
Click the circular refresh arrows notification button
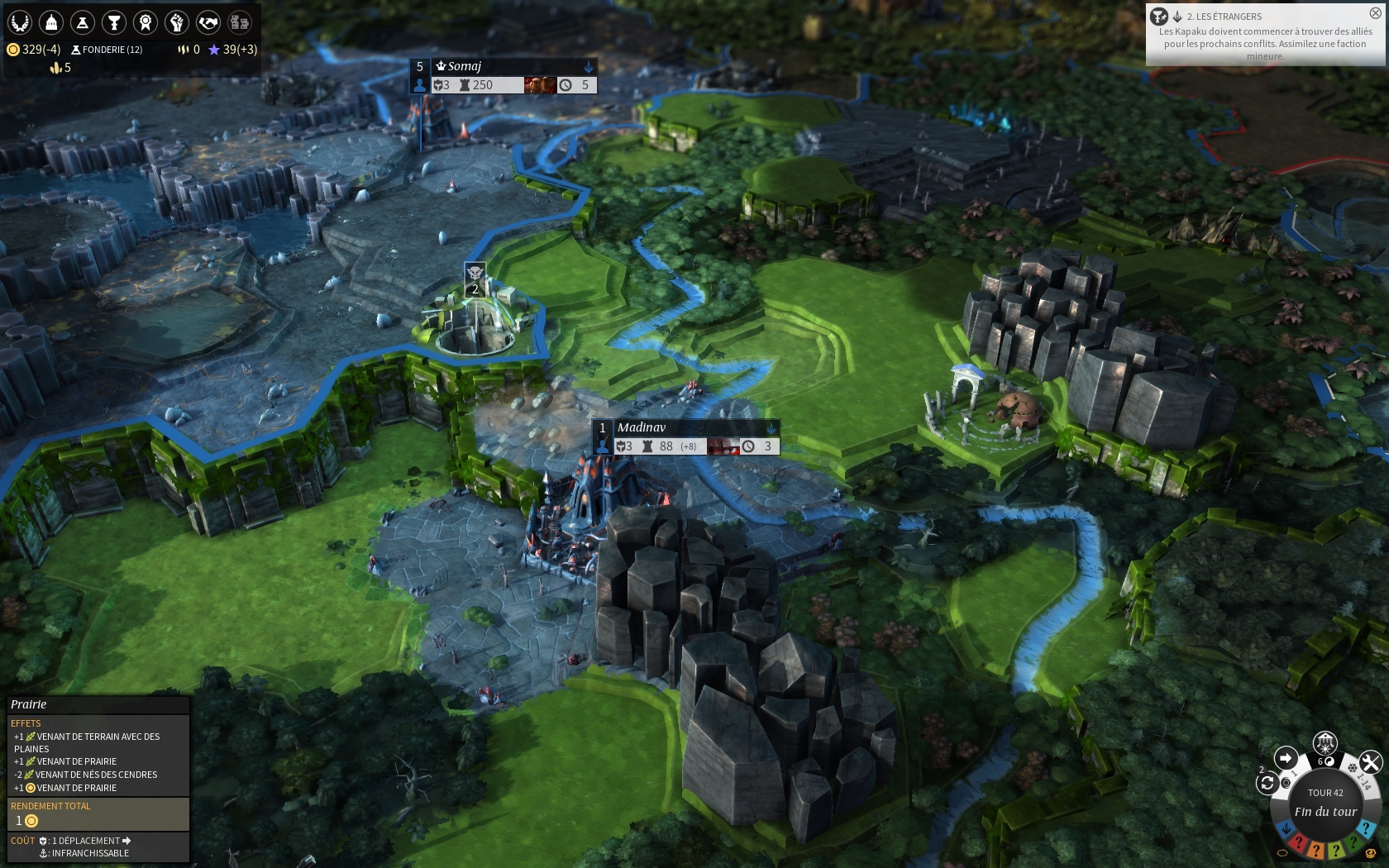[x=1267, y=783]
